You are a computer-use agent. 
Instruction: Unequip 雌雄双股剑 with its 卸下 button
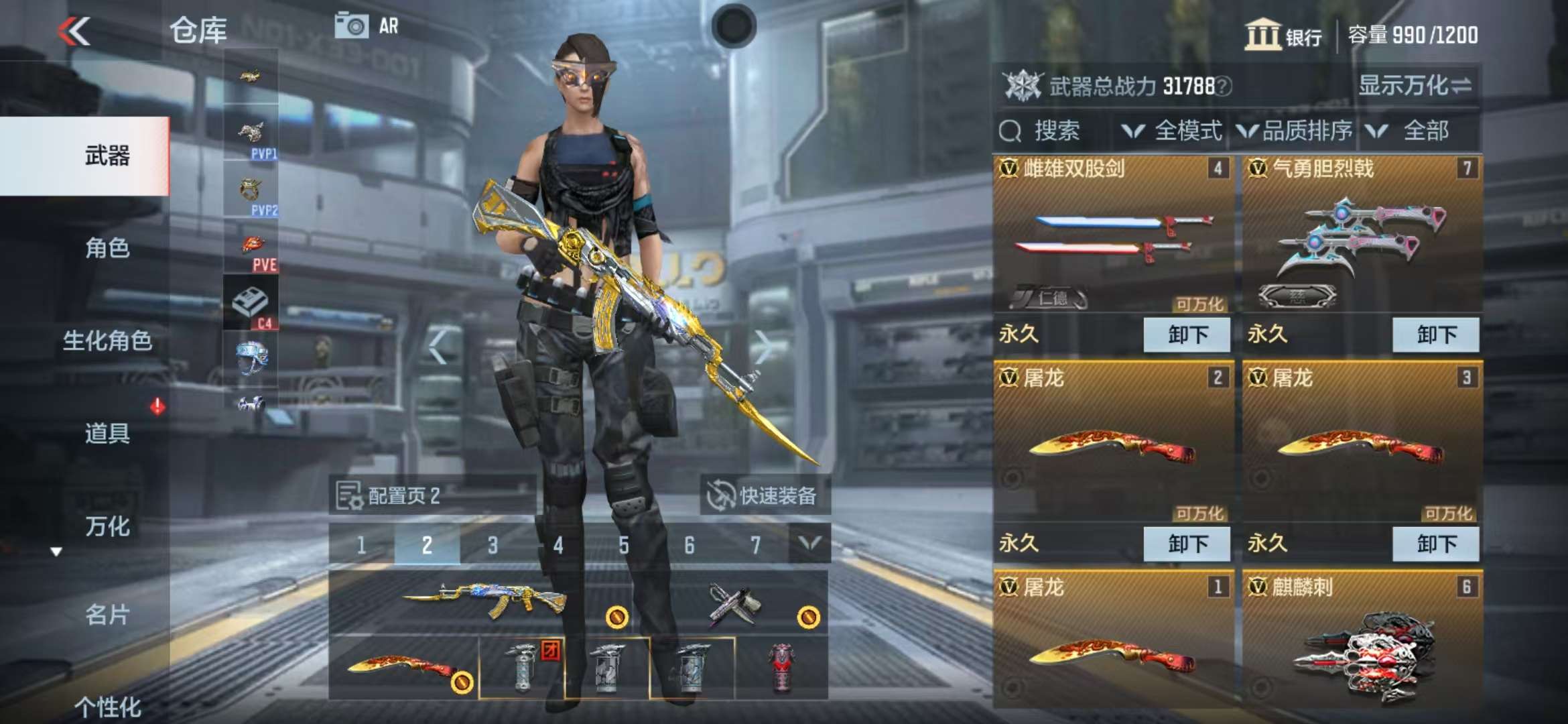tap(1187, 335)
